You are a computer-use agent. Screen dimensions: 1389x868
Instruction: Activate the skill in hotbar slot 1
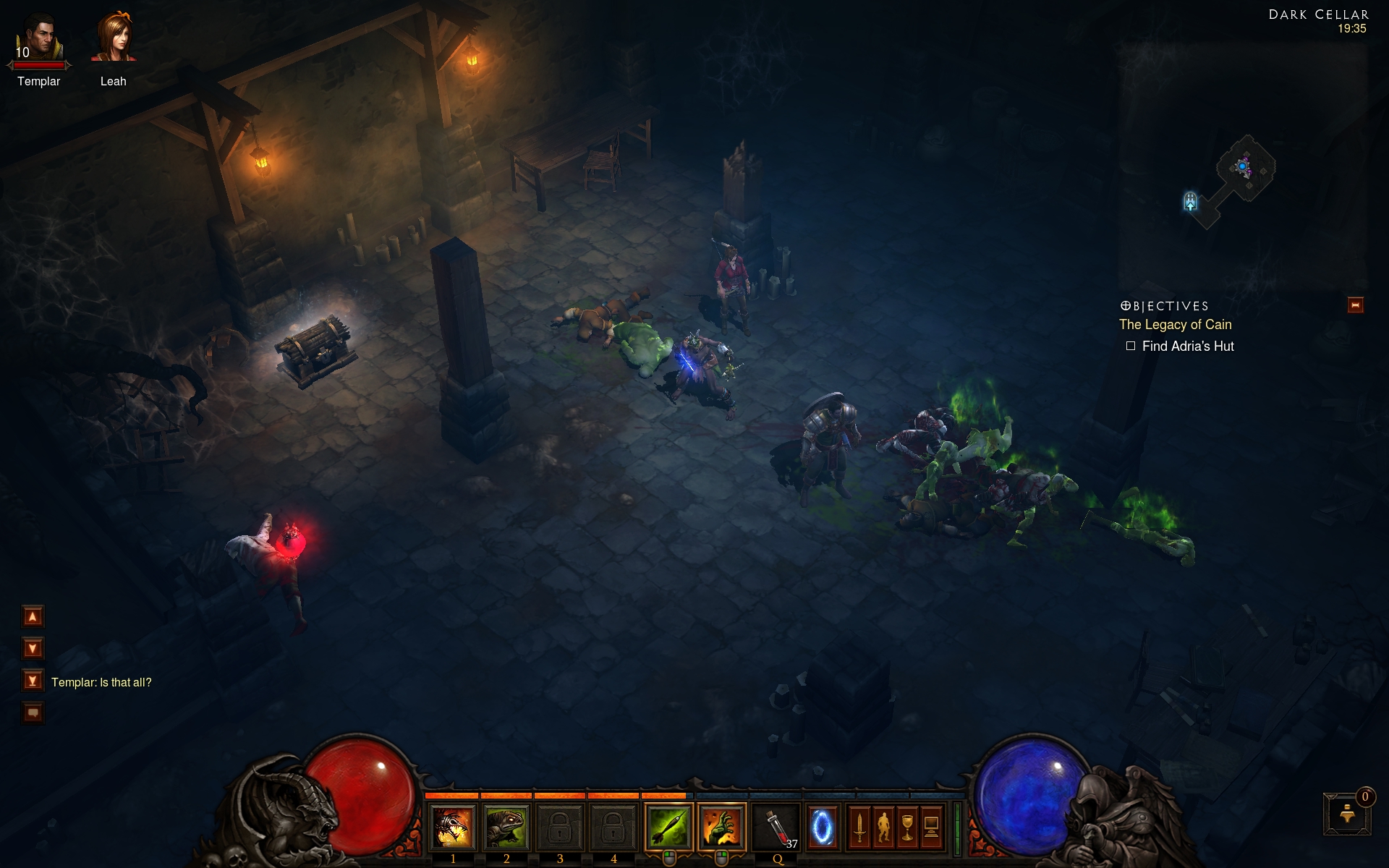453,827
